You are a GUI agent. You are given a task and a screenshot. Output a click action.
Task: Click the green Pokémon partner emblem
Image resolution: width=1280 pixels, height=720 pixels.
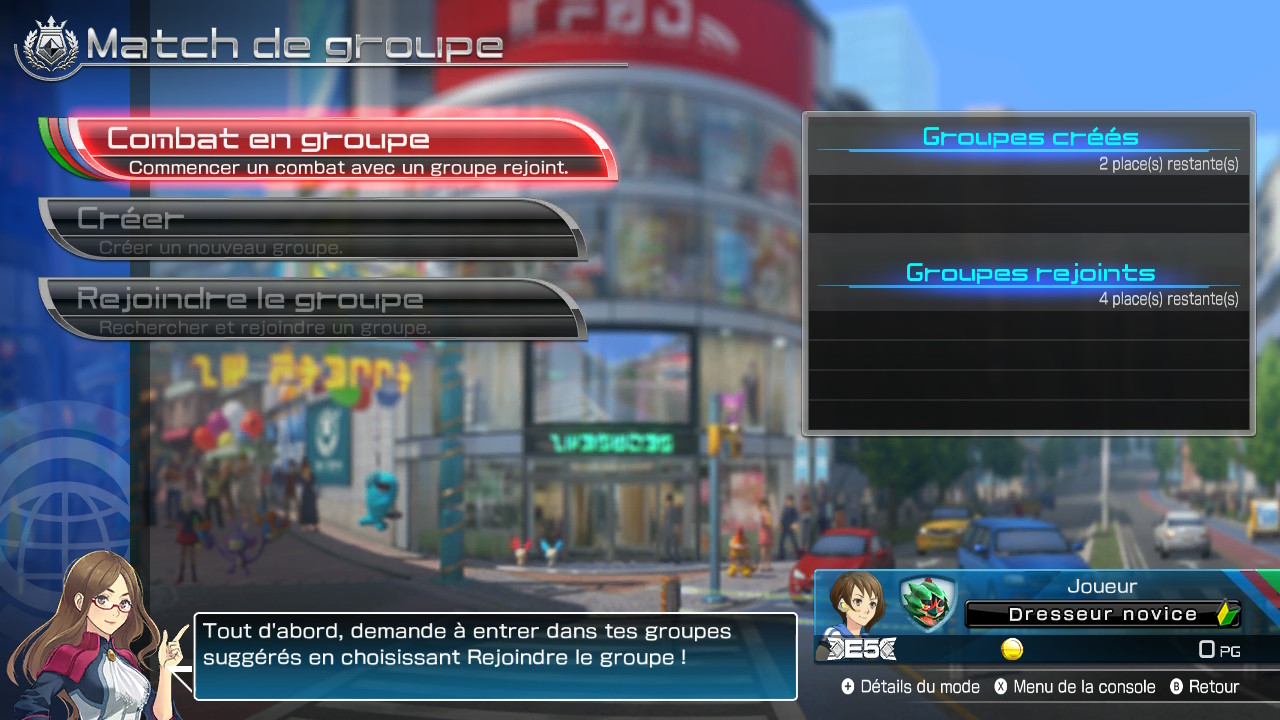926,603
